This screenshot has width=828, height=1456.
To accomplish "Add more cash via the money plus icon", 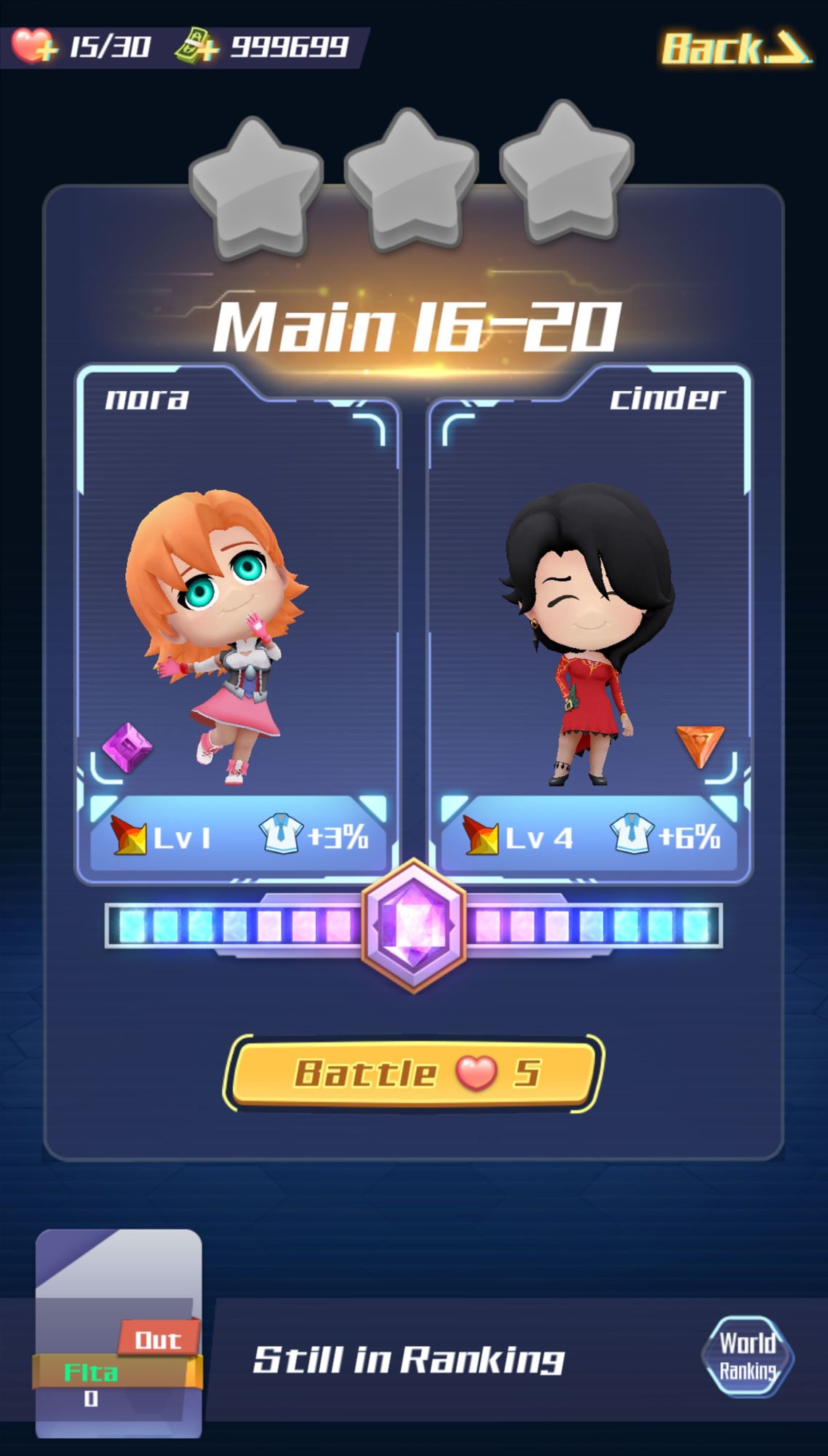I will 196,47.
